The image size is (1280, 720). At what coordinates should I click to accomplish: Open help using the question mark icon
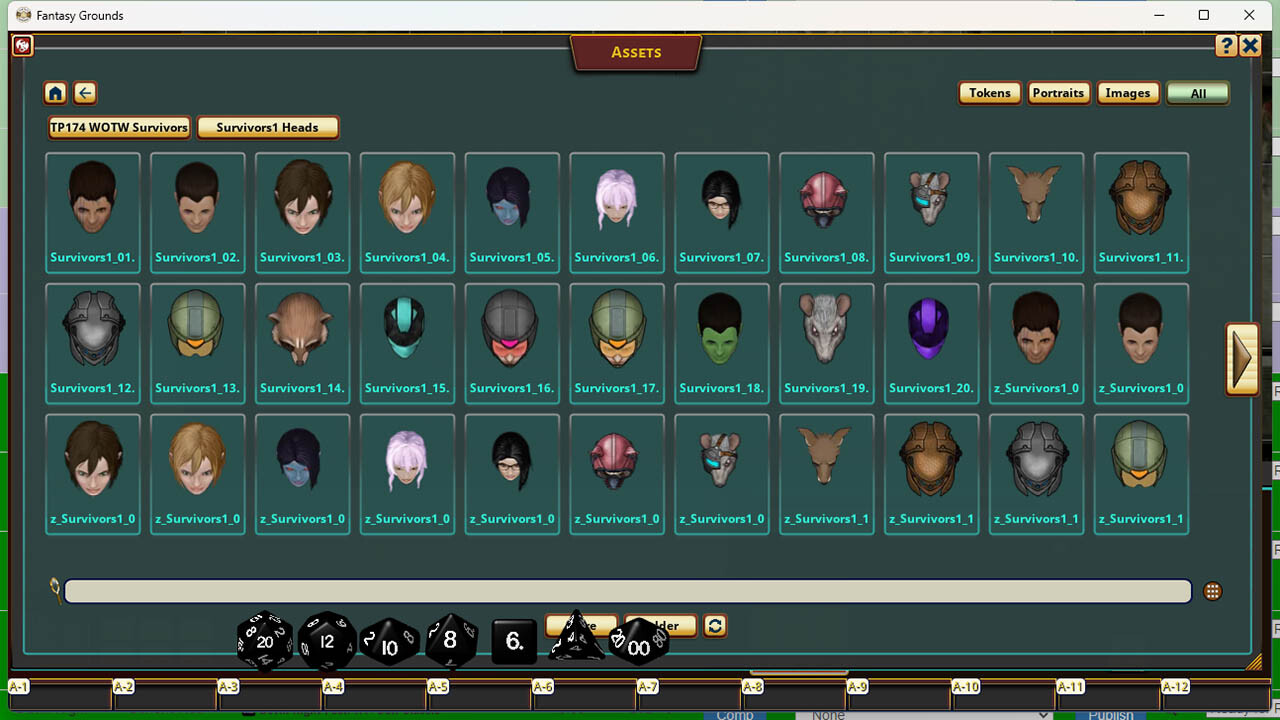[1226, 45]
